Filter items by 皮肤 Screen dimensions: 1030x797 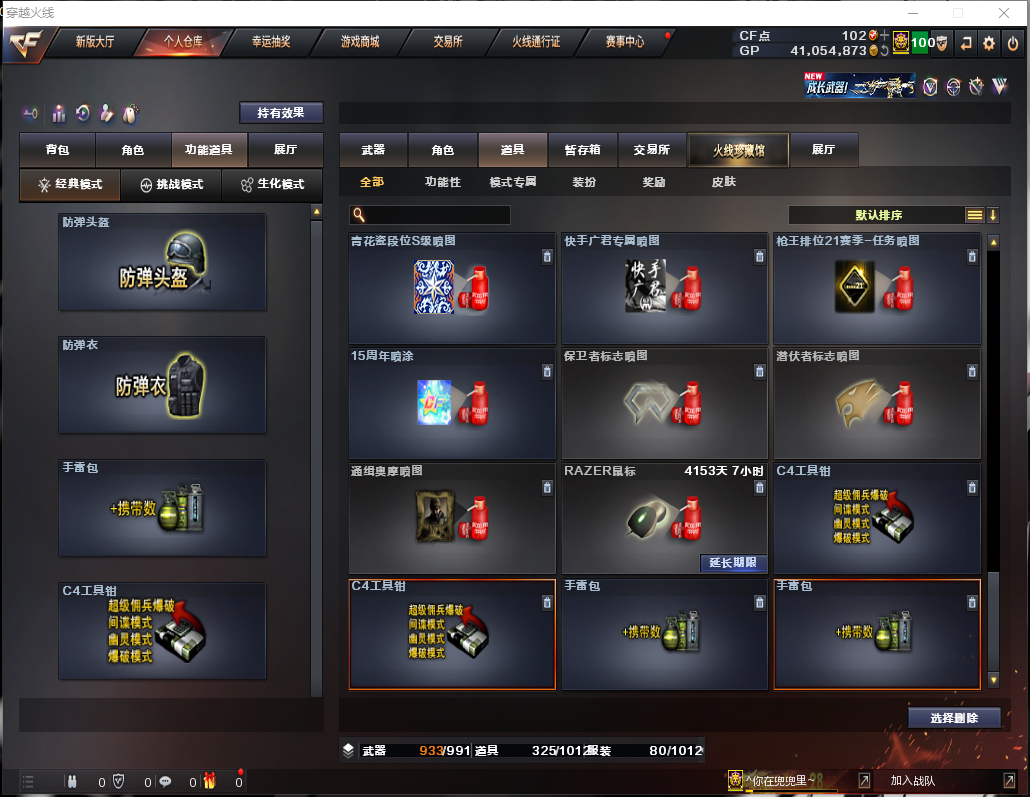[723, 182]
